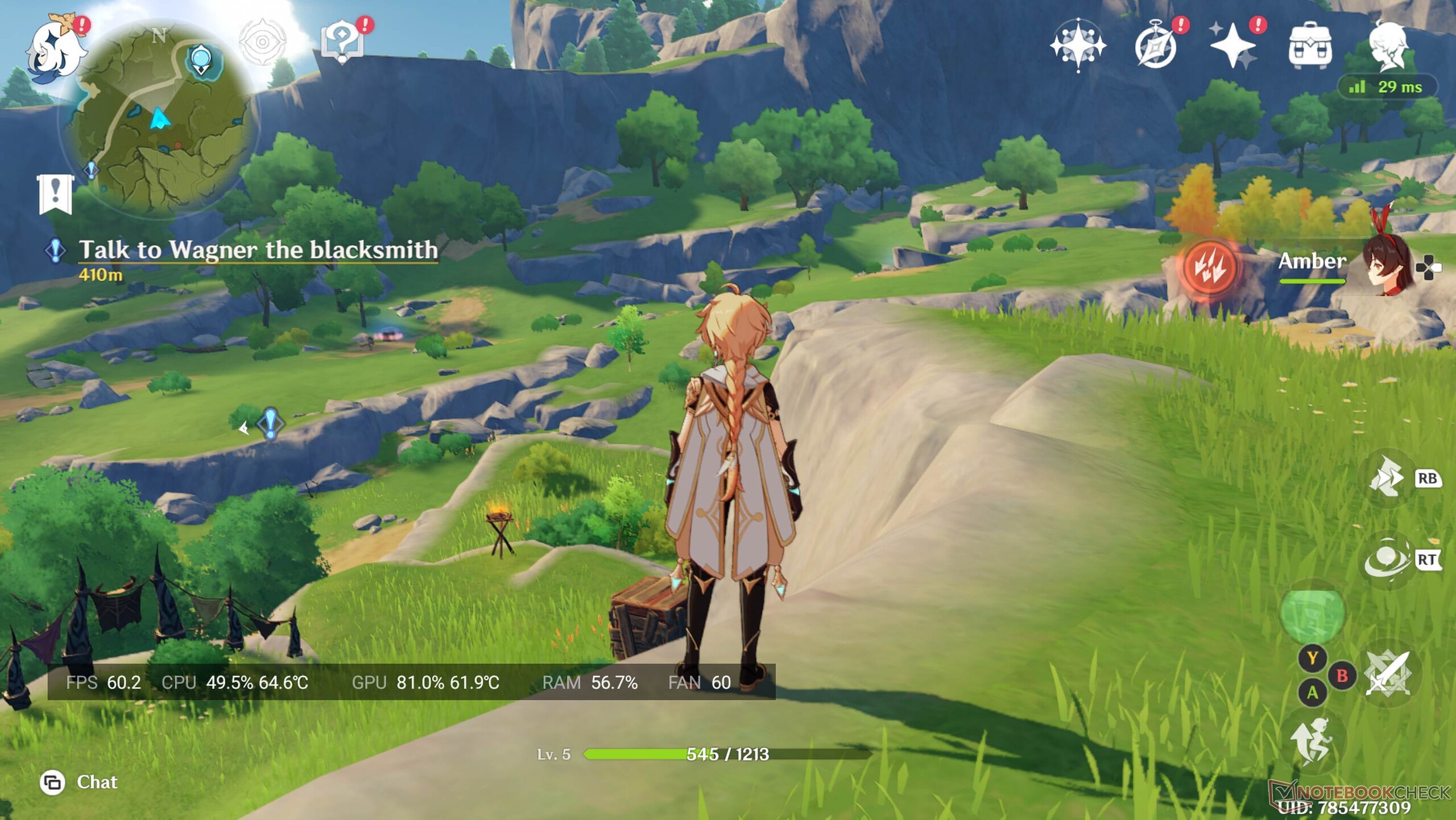Open the character profile screen icon
The width and height of the screenshot is (1456, 820).
(x=1388, y=46)
